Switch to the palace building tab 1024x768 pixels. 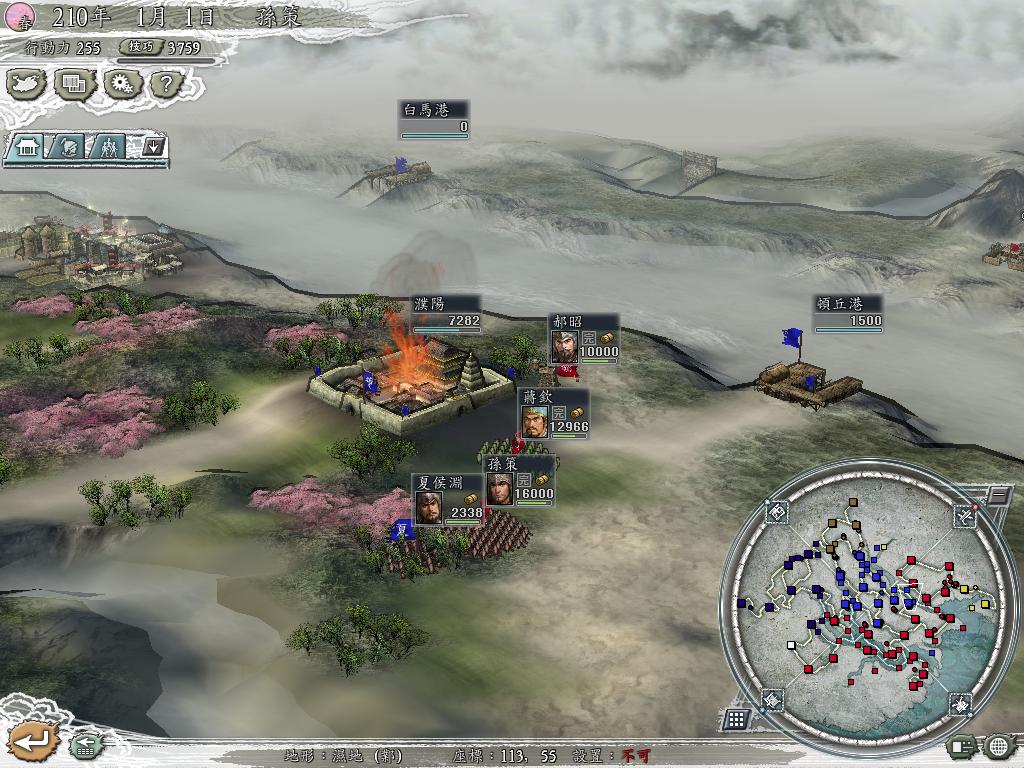click(25, 147)
